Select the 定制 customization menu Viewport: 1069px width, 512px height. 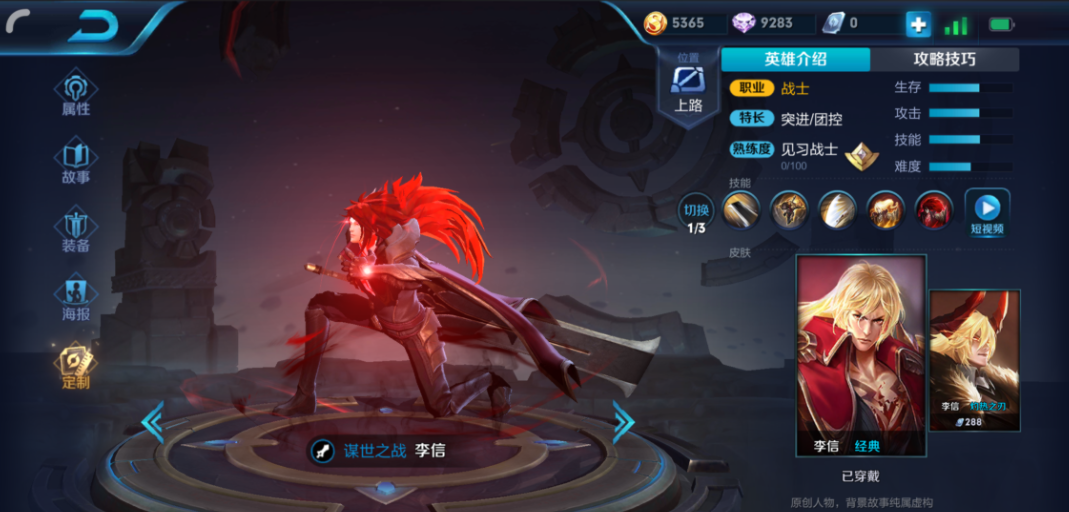tap(76, 368)
